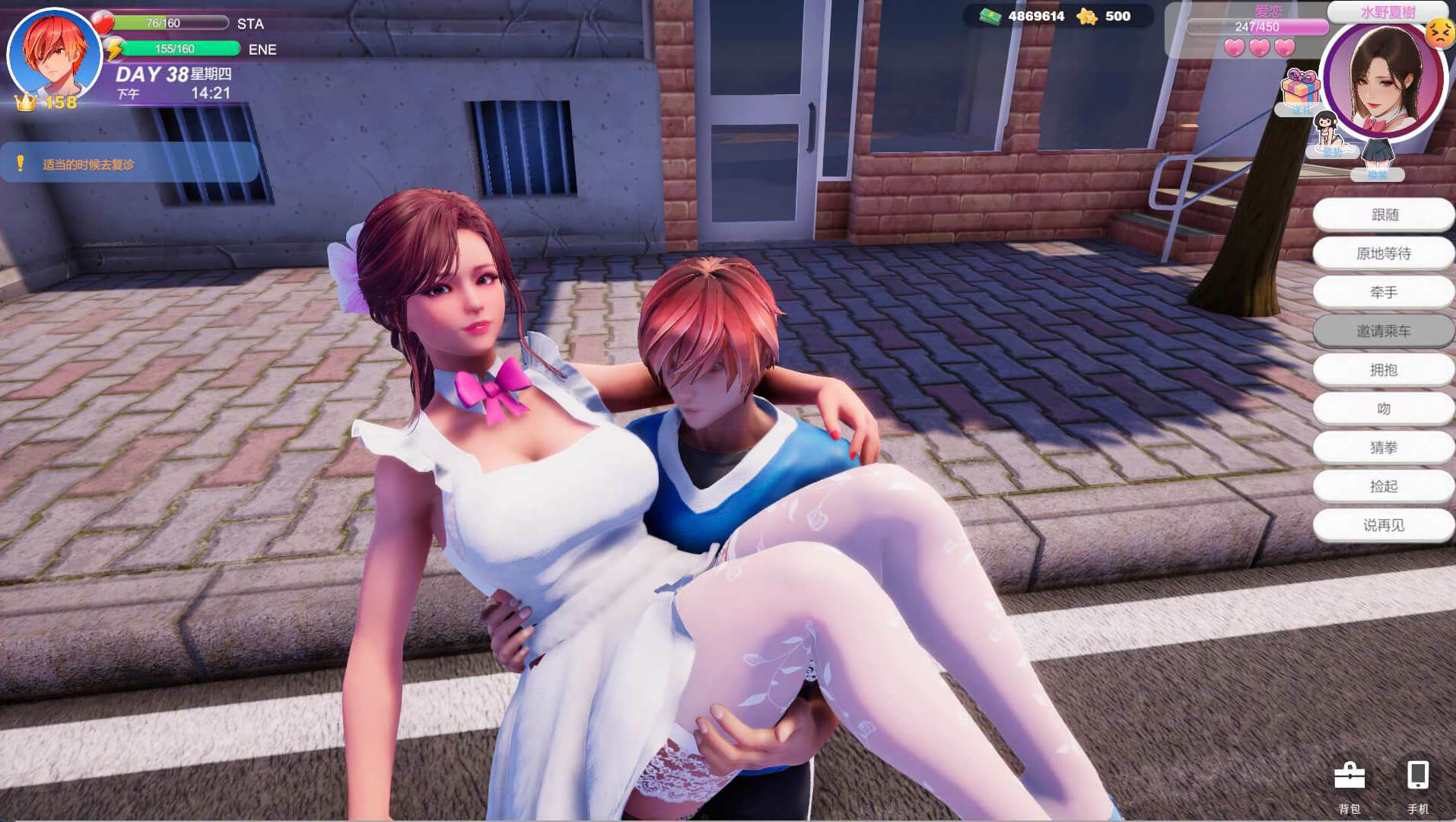
Task: Click the 捡起 (pick up) button
Action: pos(1384,486)
